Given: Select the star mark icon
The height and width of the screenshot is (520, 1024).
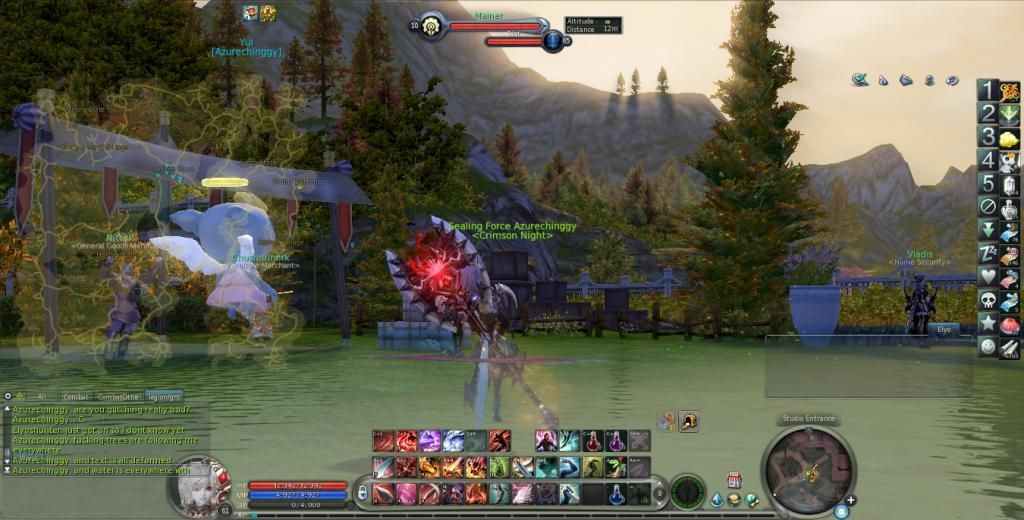Looking at the screenshot, I should point(987,322).
